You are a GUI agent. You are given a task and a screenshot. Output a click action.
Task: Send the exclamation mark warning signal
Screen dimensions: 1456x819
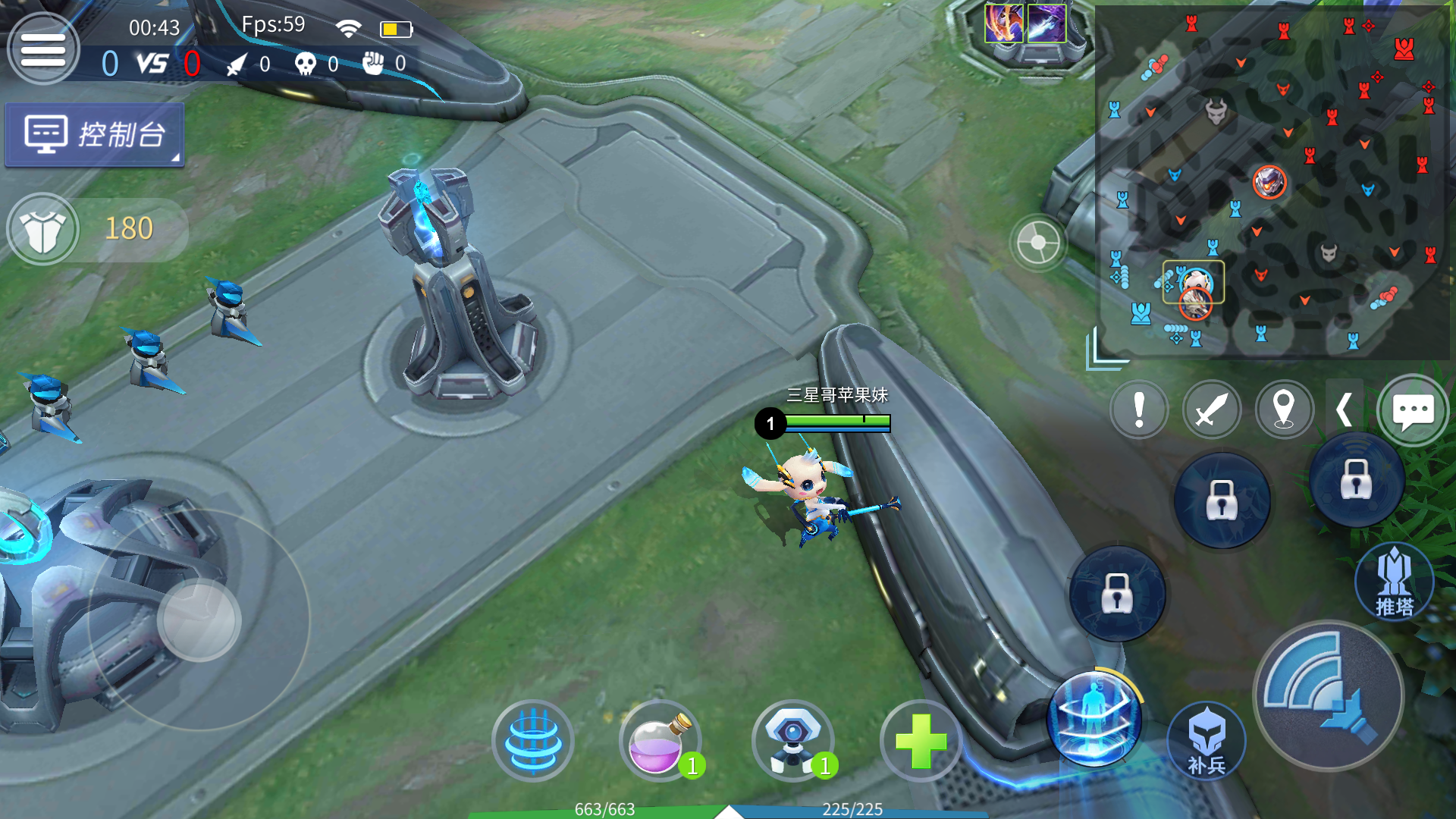point(1138,410)
